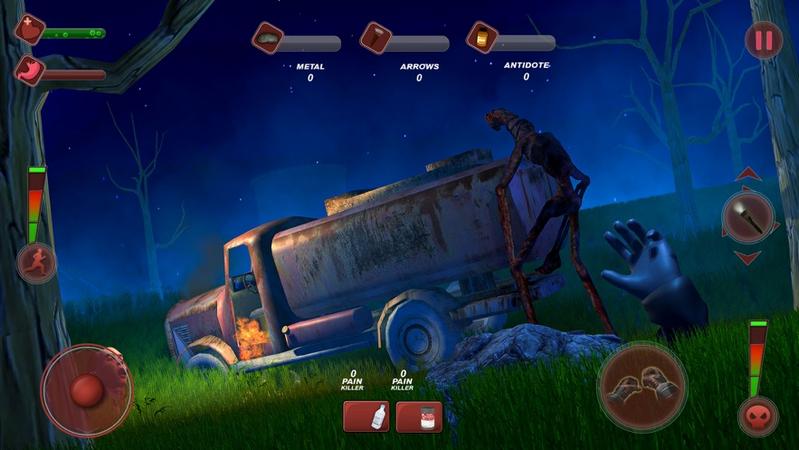
Task: Click the metal resource icon
Action: tap(268, 38)
